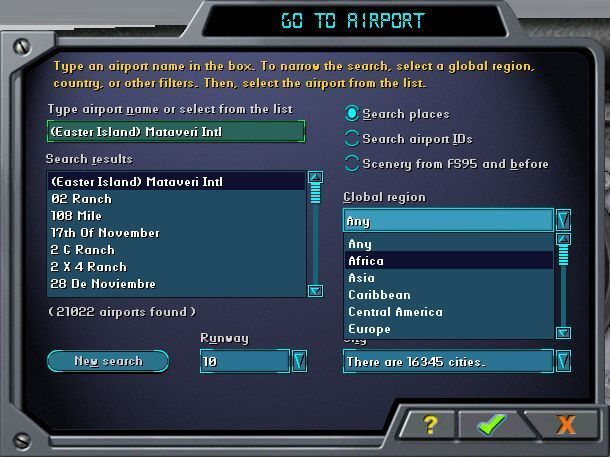Select Asia in the region list
Viewport: 610px width, 457px height.
coord(361,278)
